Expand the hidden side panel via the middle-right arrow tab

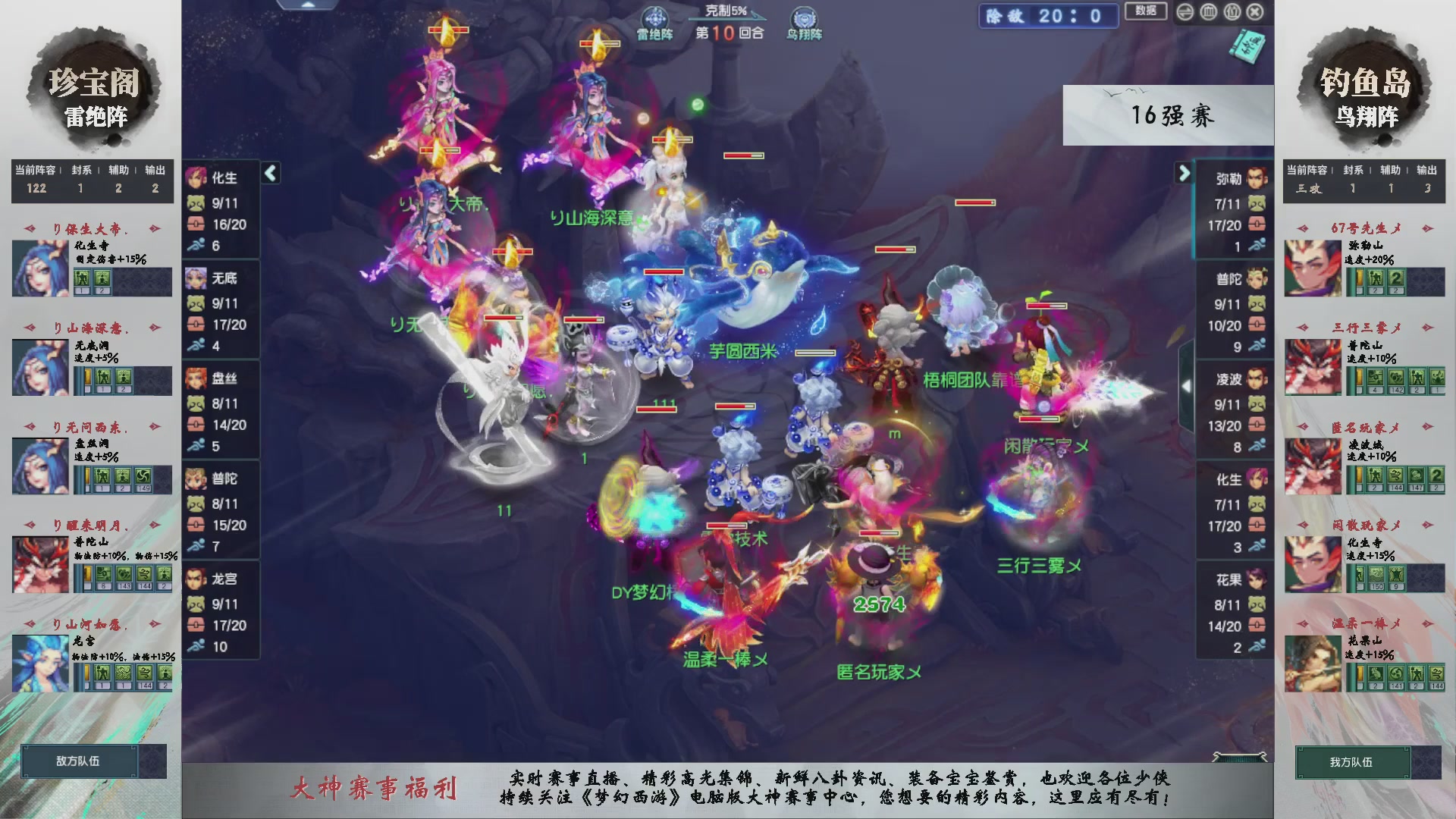pos(1188,384)
